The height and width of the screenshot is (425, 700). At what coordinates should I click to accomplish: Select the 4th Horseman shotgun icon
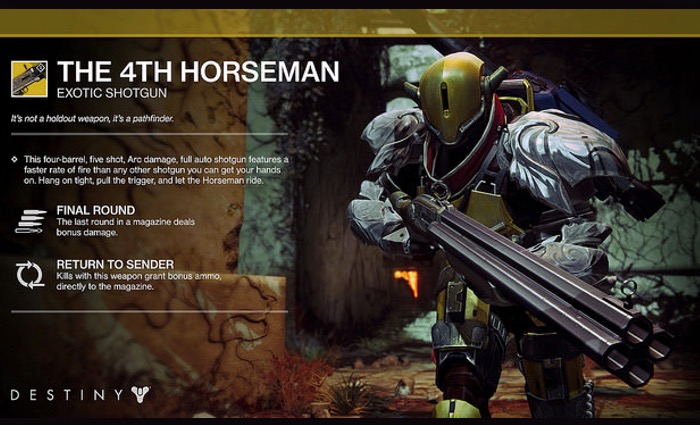coord(29,79)
